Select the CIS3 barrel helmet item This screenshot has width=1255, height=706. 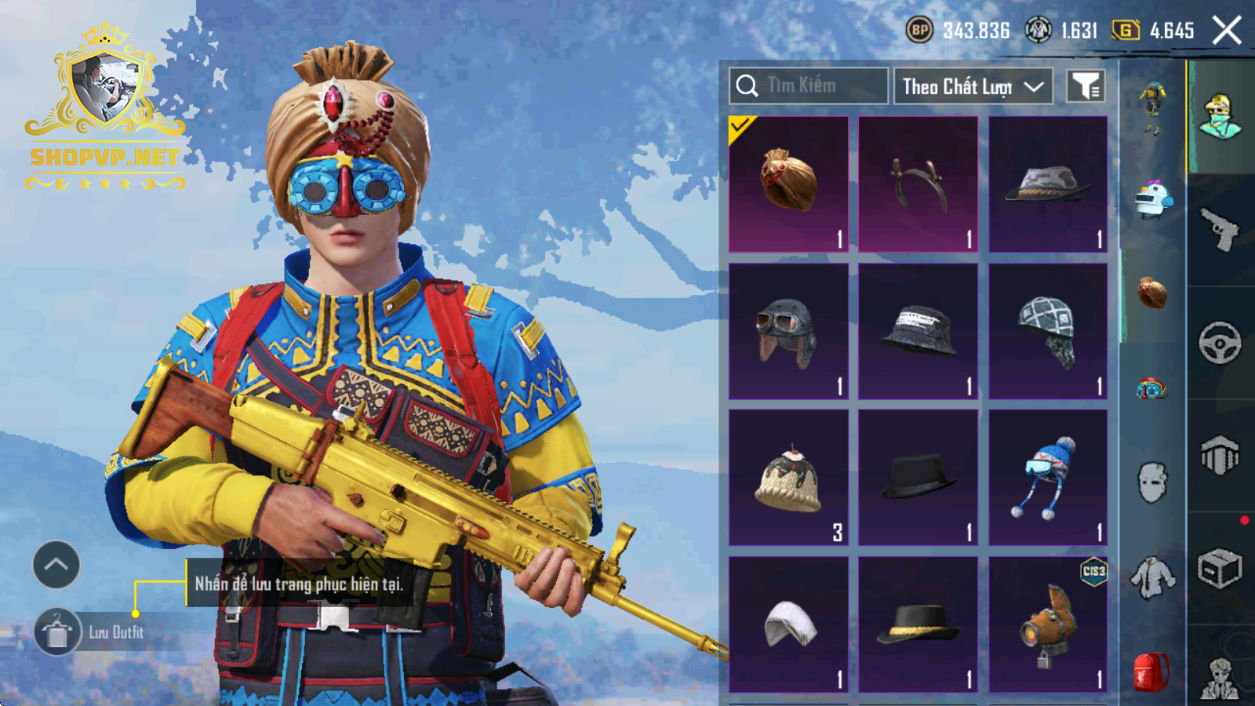point(1047,624)
